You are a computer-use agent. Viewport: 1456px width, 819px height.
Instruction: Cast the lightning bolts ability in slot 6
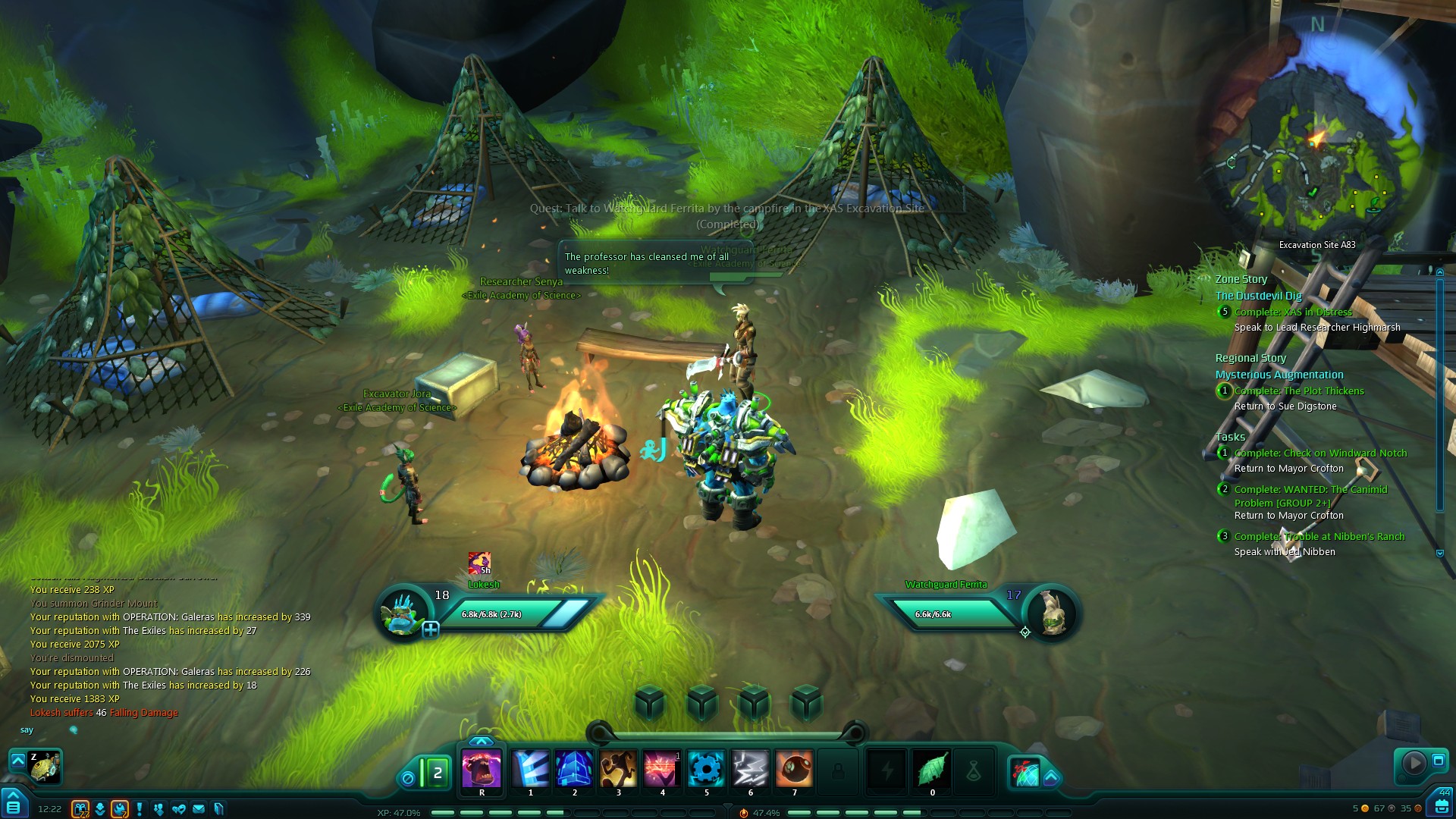tap(750, 768)
